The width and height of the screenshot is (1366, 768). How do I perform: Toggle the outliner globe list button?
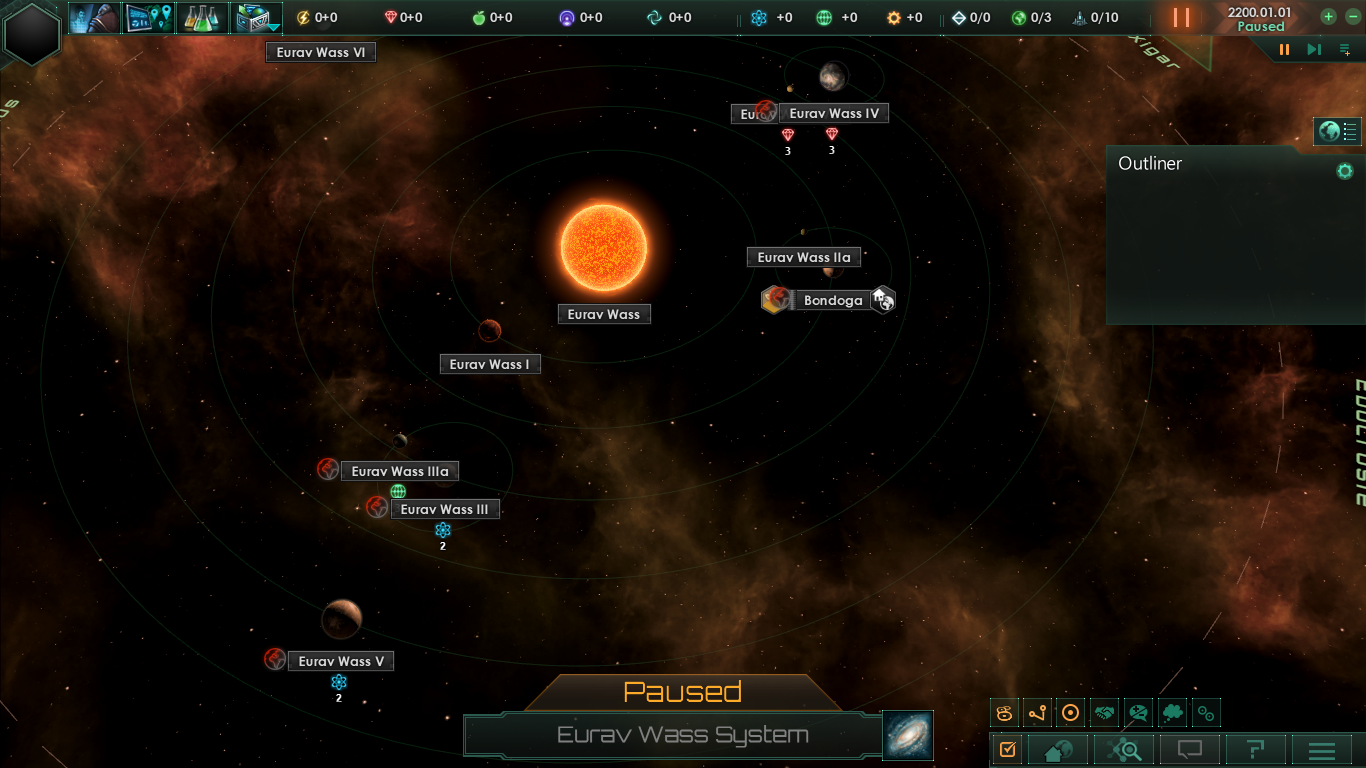tap(1338, 131)
